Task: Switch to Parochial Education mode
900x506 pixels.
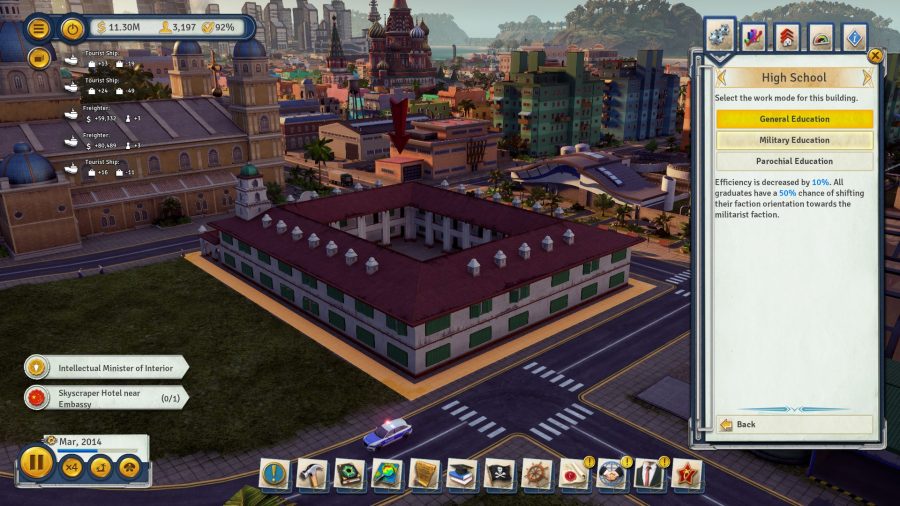Action: tap(794, 161)
